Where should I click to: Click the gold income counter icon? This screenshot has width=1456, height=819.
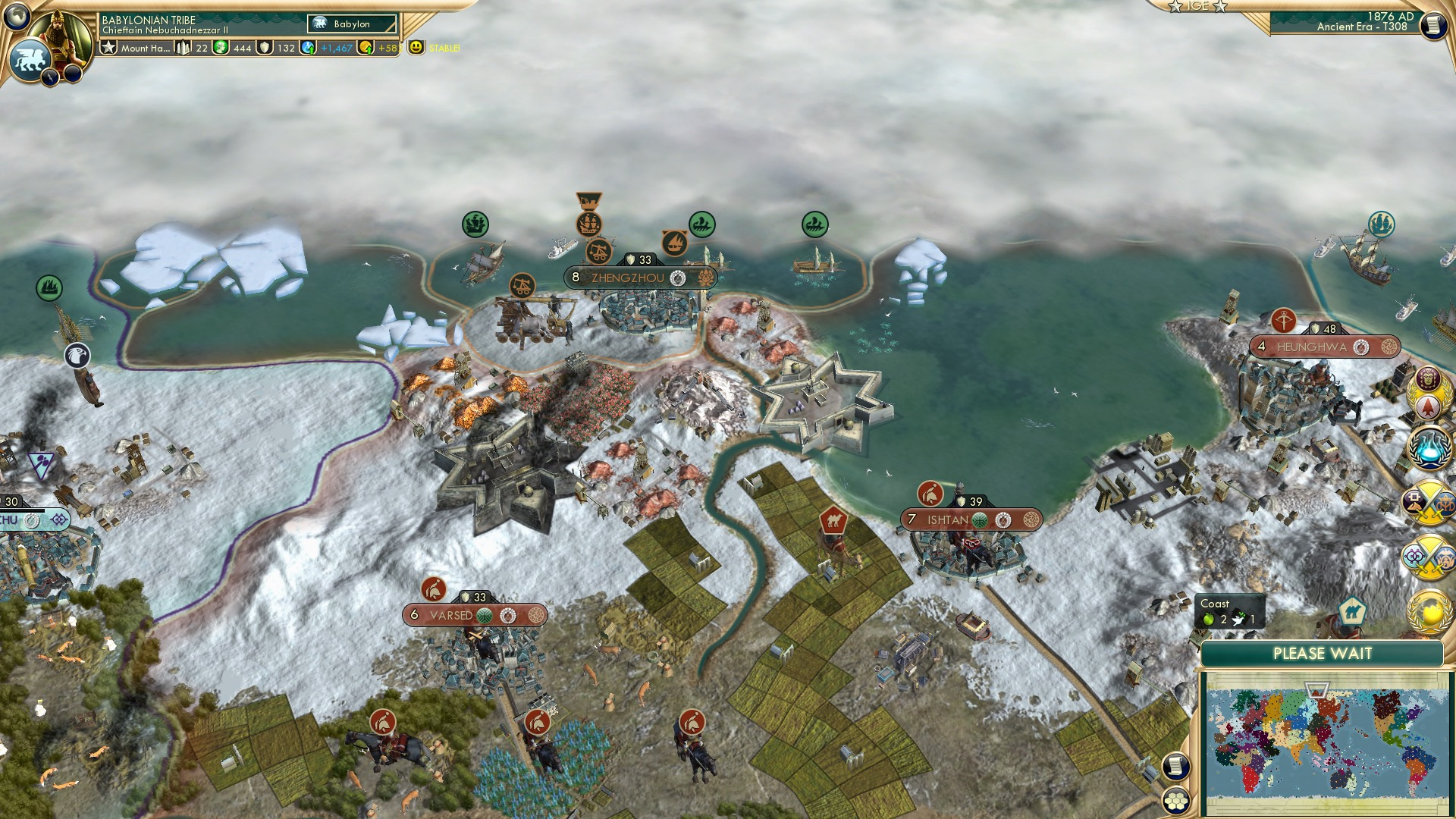[365, 47]
